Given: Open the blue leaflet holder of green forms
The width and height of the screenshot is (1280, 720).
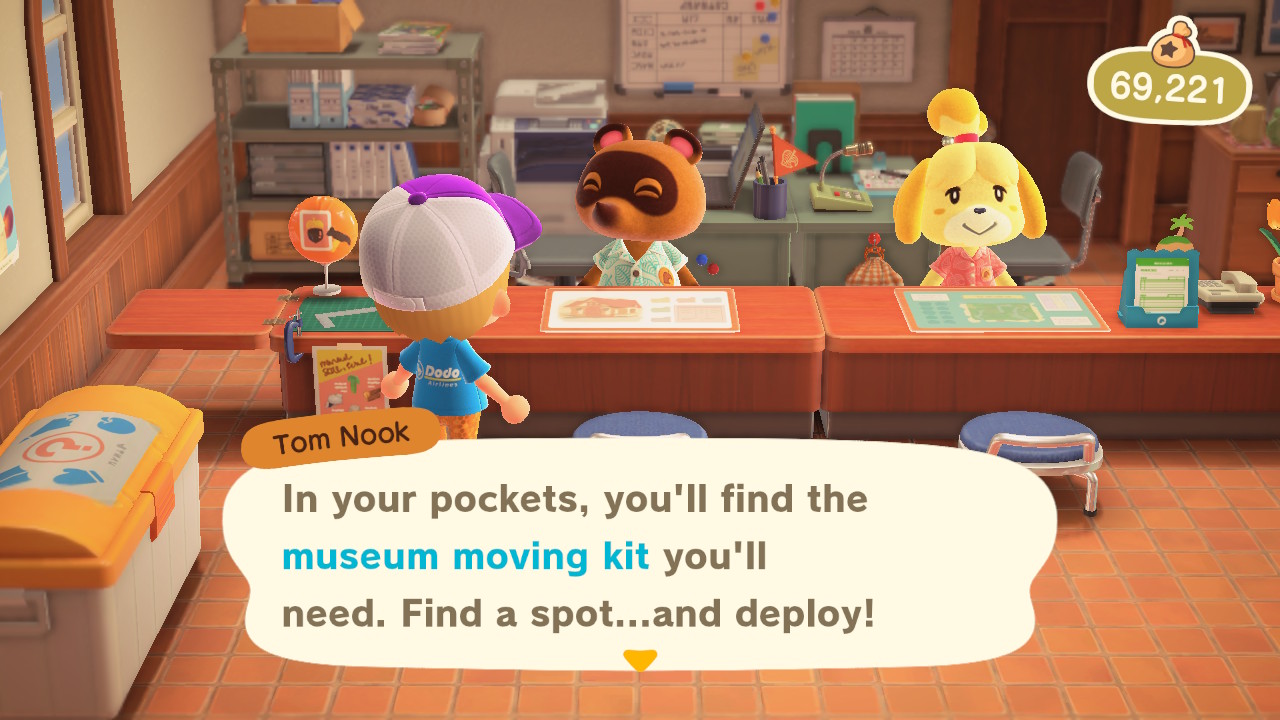Looking at the screenshot, I should coord(1161,288).
